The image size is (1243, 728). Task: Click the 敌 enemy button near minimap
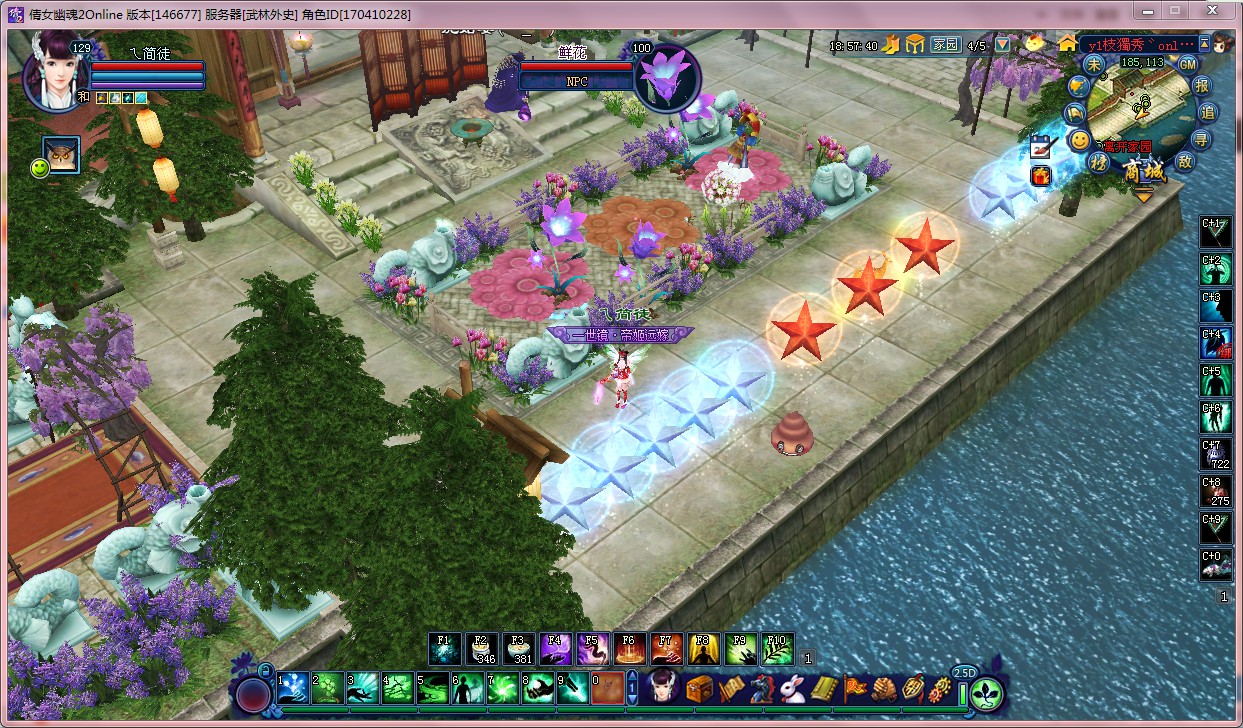click(x=1187, y=161)
